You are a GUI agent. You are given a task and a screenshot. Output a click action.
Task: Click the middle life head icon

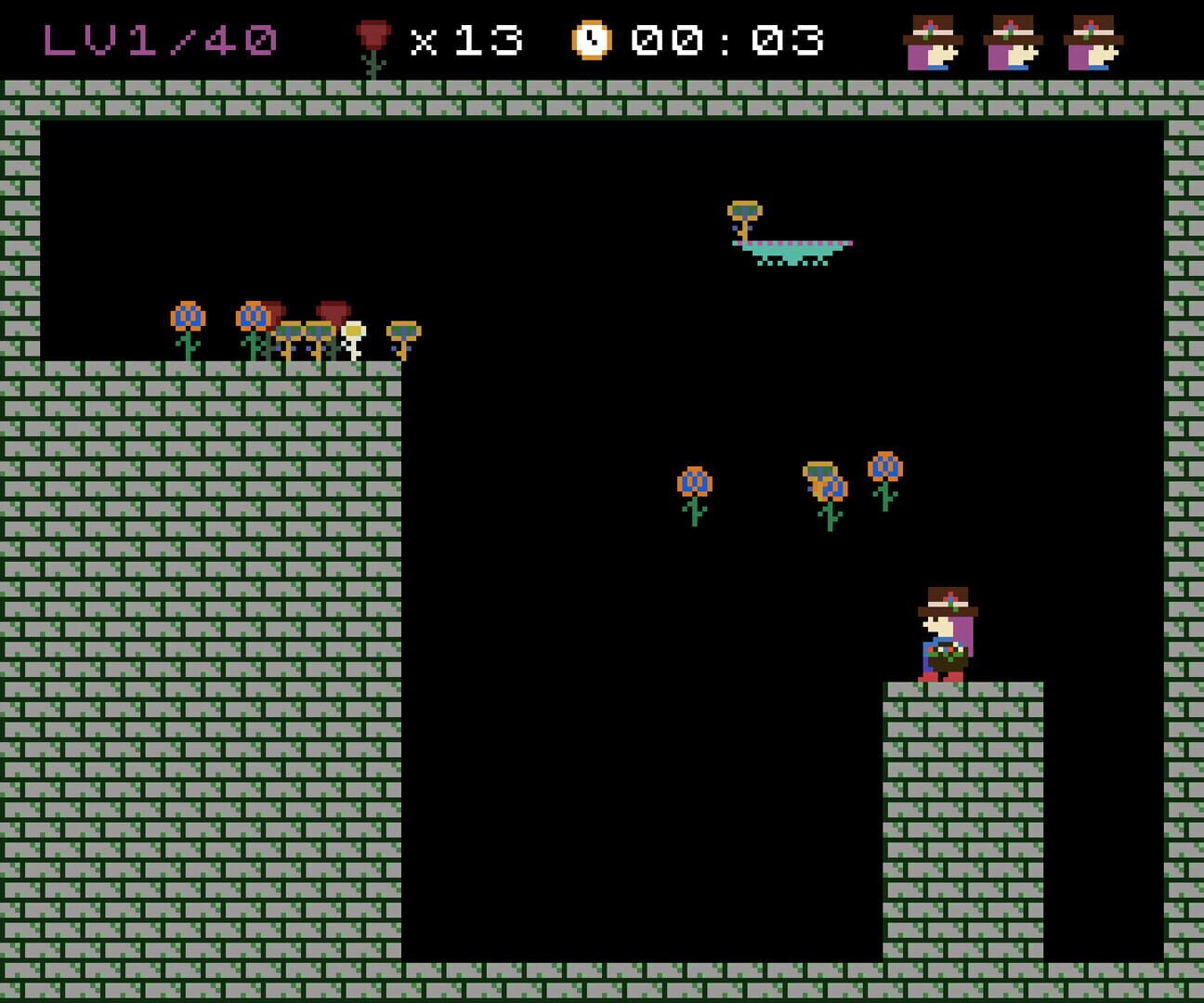pos(1011,40)
